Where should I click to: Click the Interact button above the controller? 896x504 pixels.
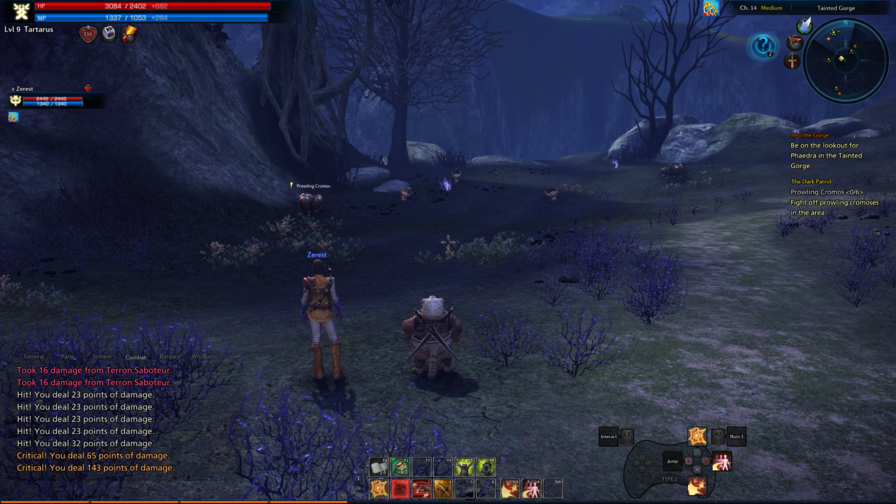coord(609,436)
